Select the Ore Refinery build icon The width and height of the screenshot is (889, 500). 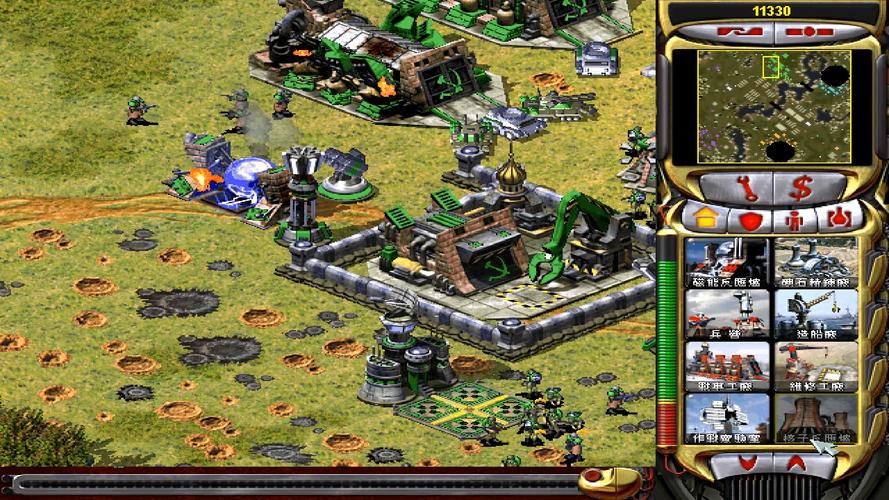[x=815, y=262]
